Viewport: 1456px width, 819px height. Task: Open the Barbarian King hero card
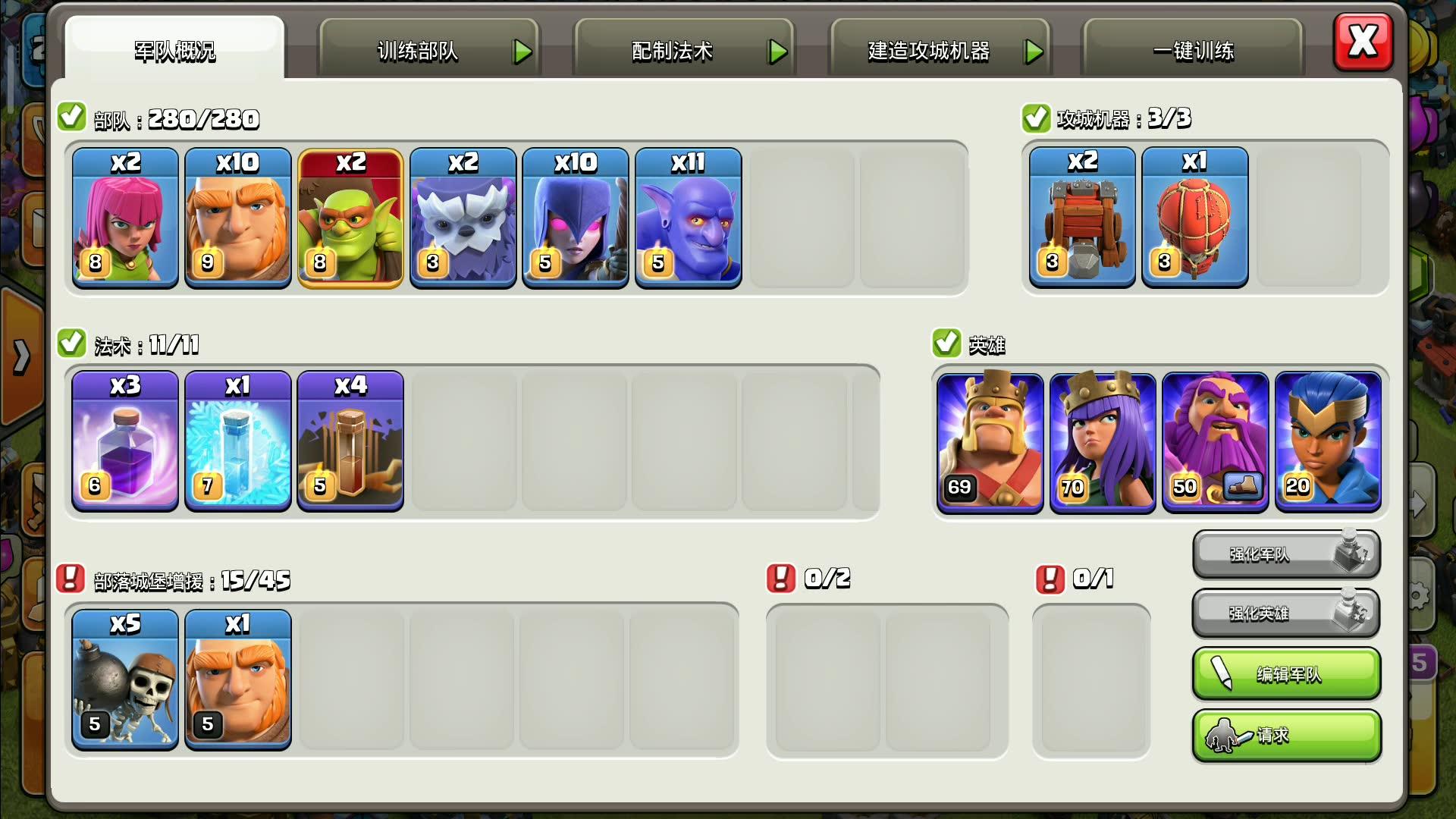(990, 441)
